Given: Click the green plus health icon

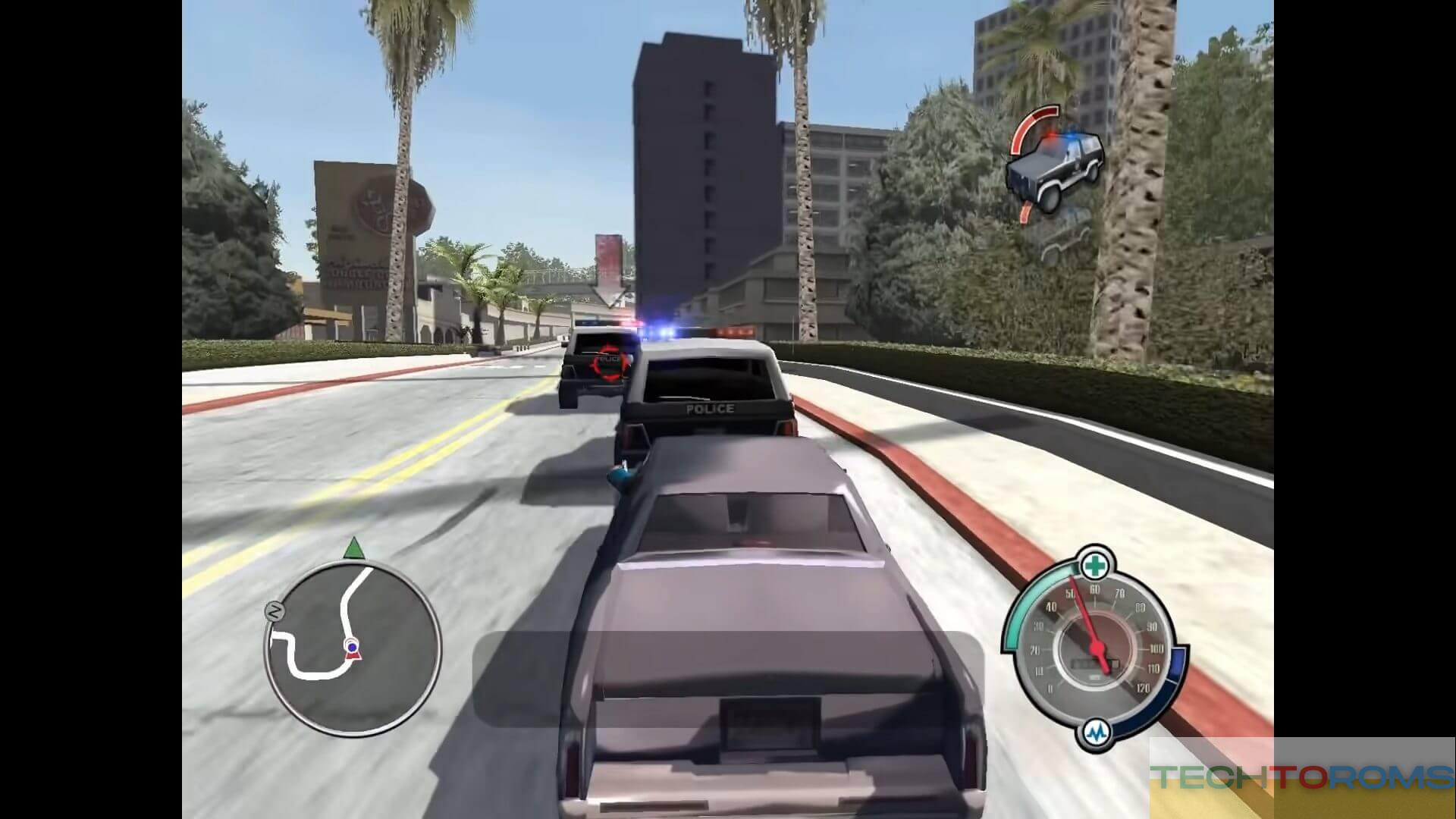Looking at the screenshot, I should [x=1093, y=565].
